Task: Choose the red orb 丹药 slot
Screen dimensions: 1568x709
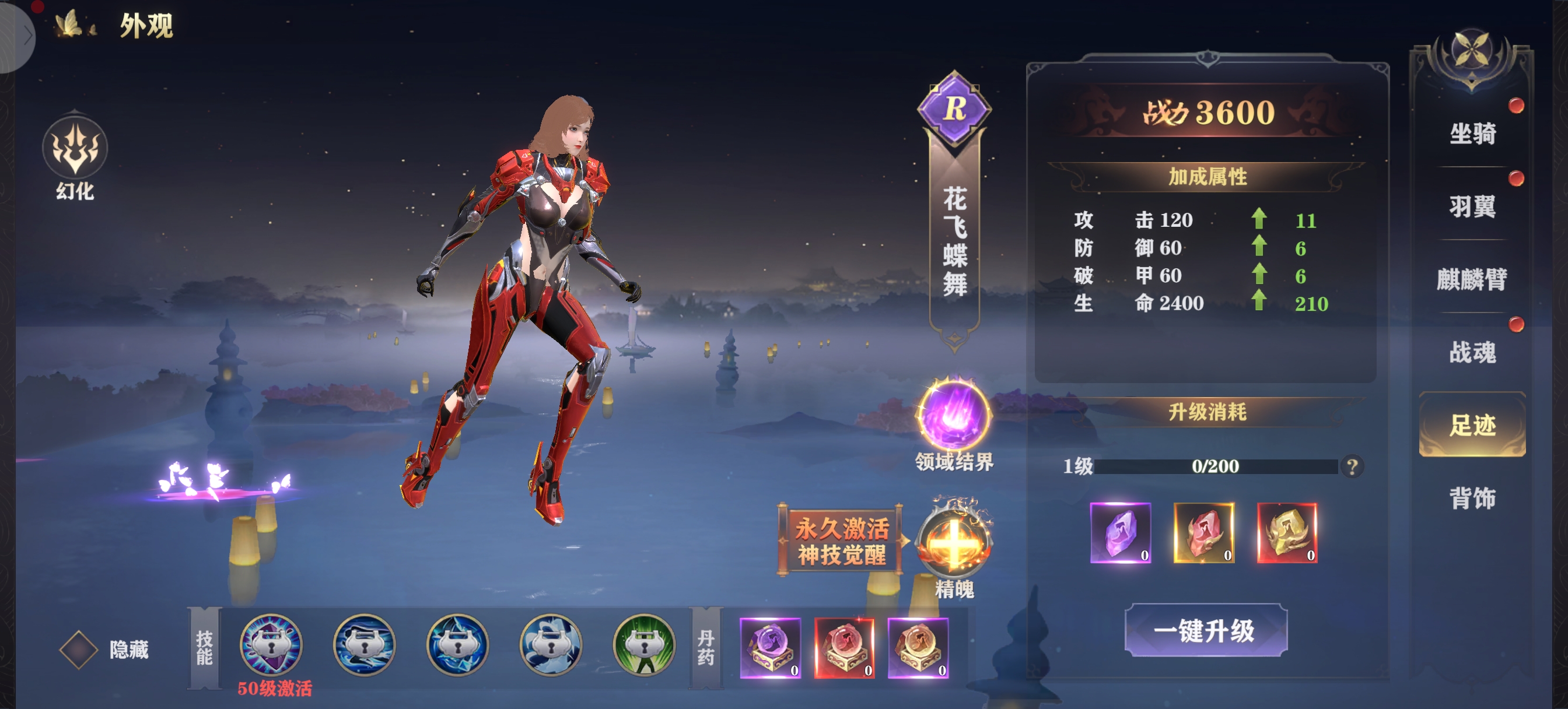Action: click(x=844, y=648)
